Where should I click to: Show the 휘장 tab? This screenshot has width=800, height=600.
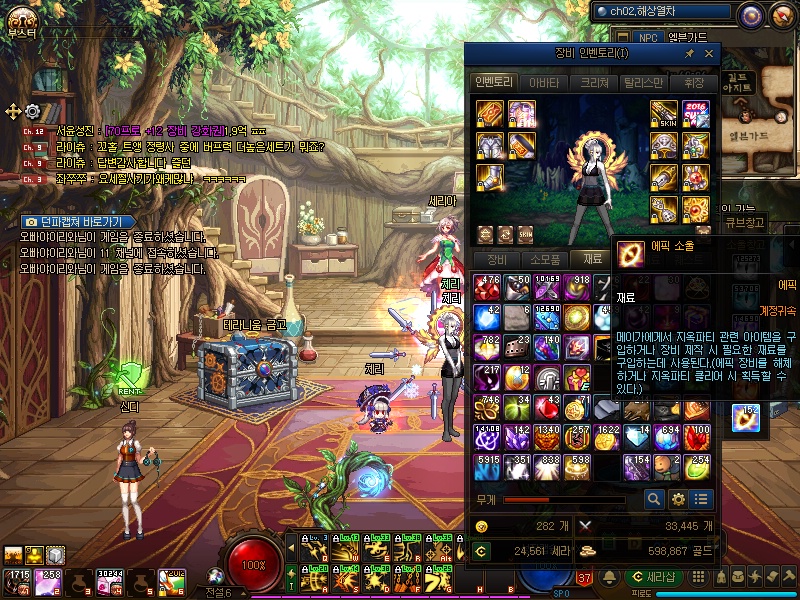pos(696,83)
